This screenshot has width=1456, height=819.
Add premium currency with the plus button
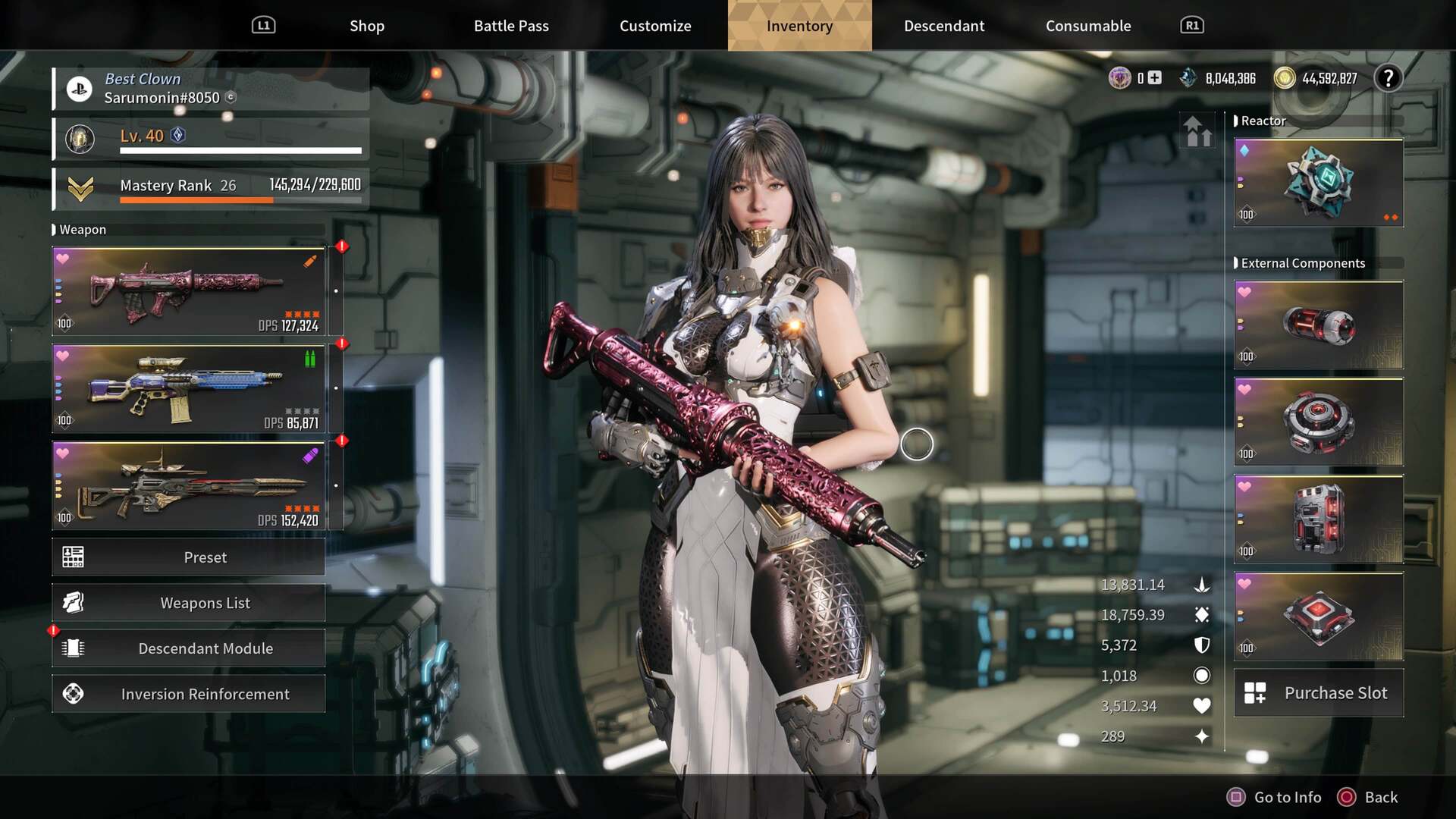[x=1154, y=78]
